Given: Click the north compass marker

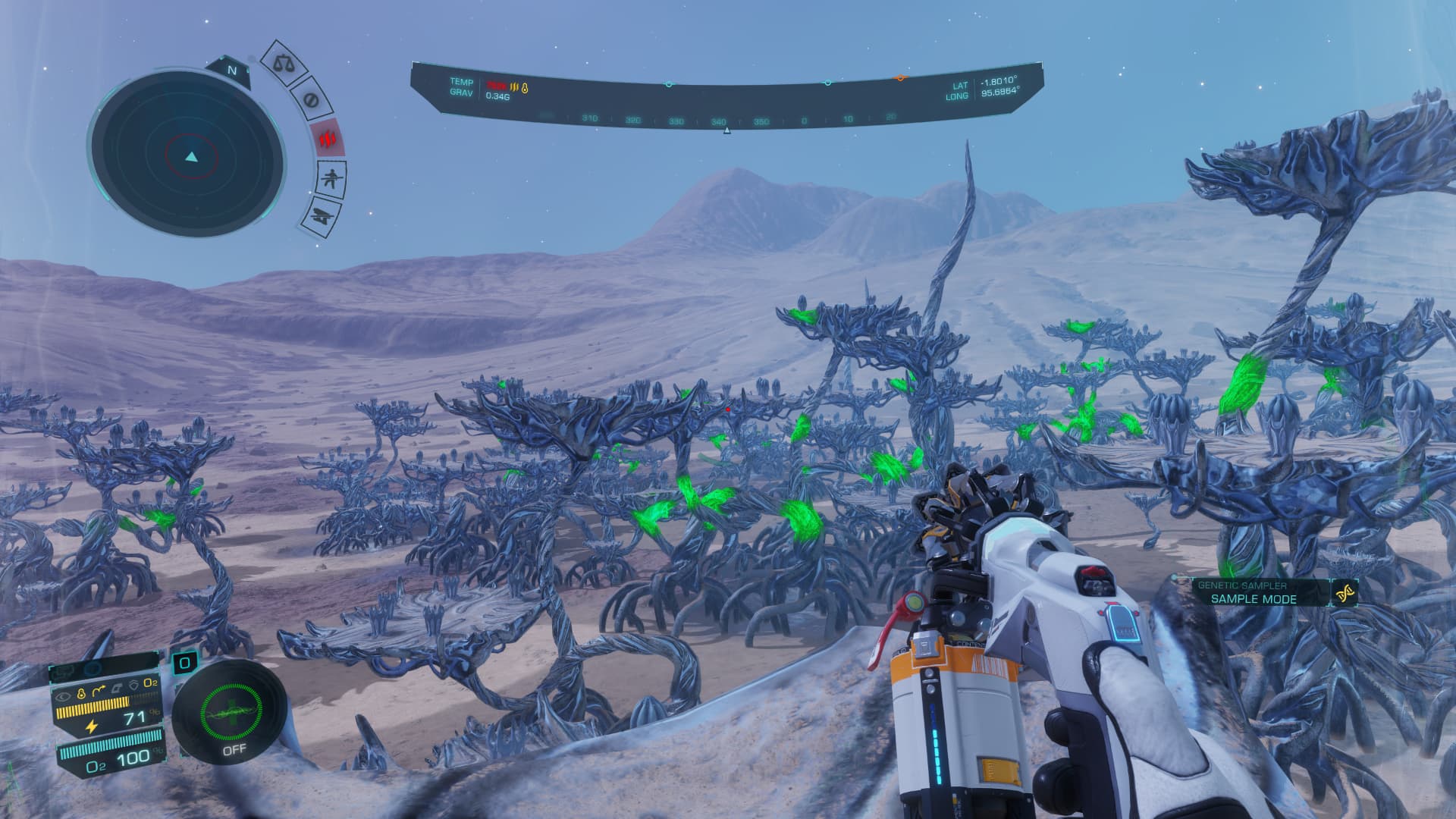Looking at the screenshot, I should [232, 71].
